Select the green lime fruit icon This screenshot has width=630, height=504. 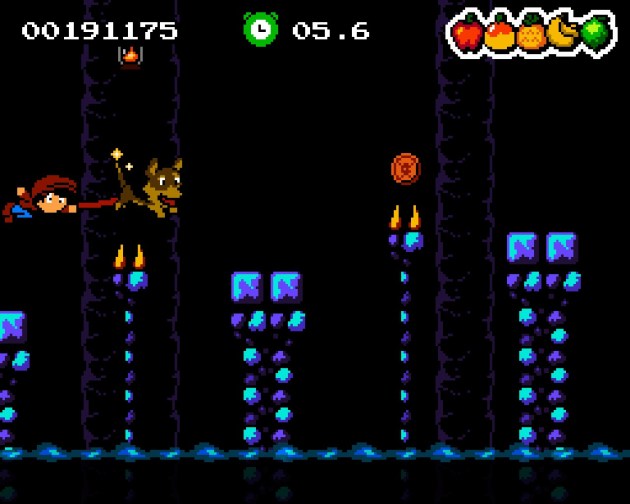coord(595,33)
